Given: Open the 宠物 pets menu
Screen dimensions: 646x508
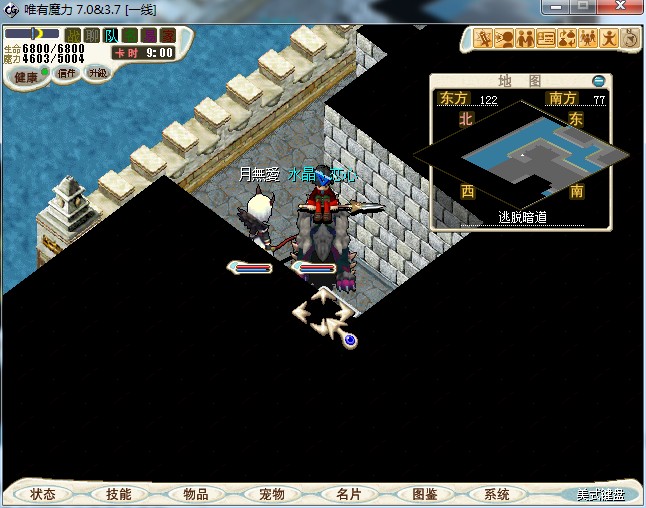Looking at the screenshot, I should (x=272, y=494).
